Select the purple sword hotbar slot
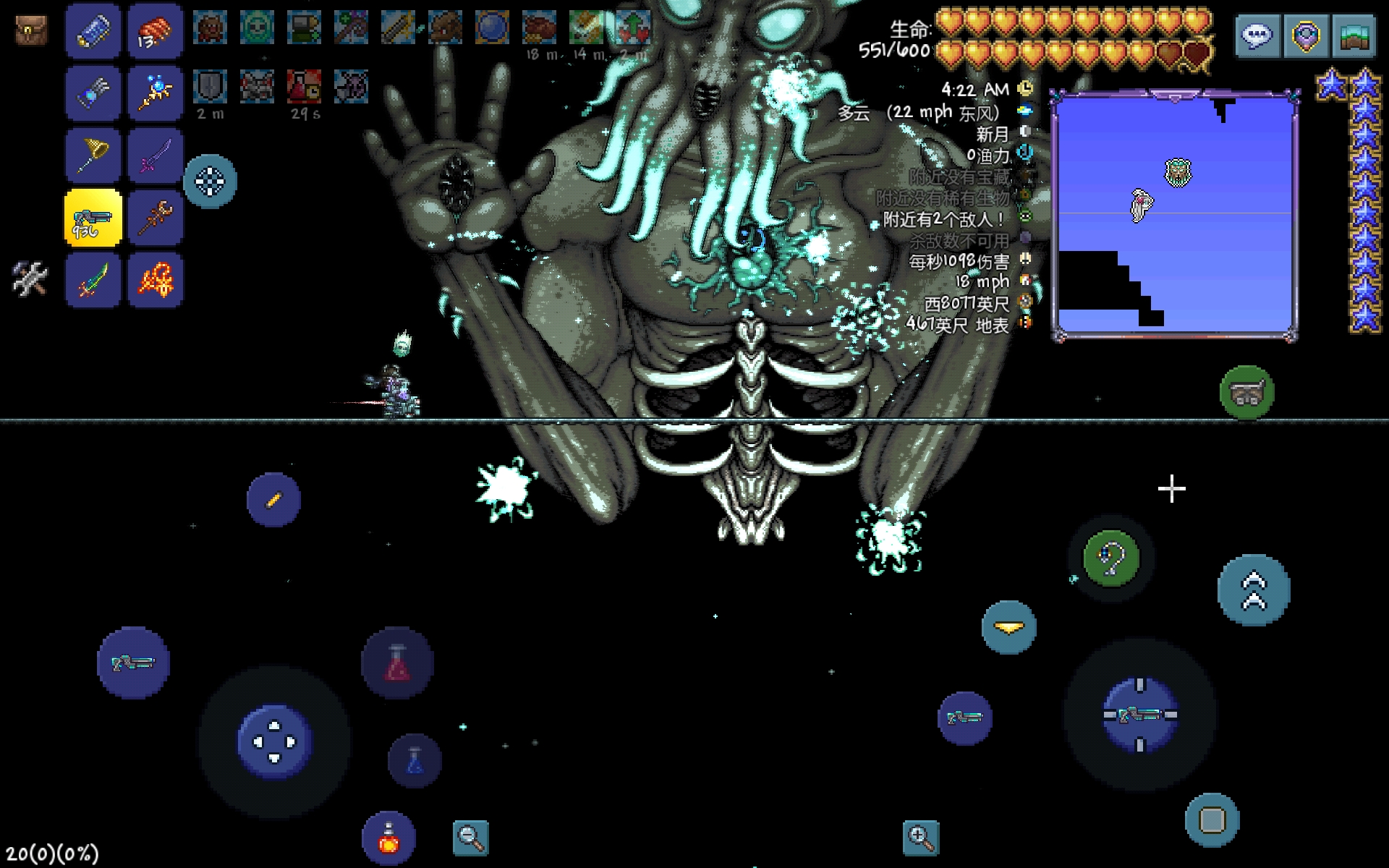Screen dimensions: 1389x868 click(x=156, y=156)
